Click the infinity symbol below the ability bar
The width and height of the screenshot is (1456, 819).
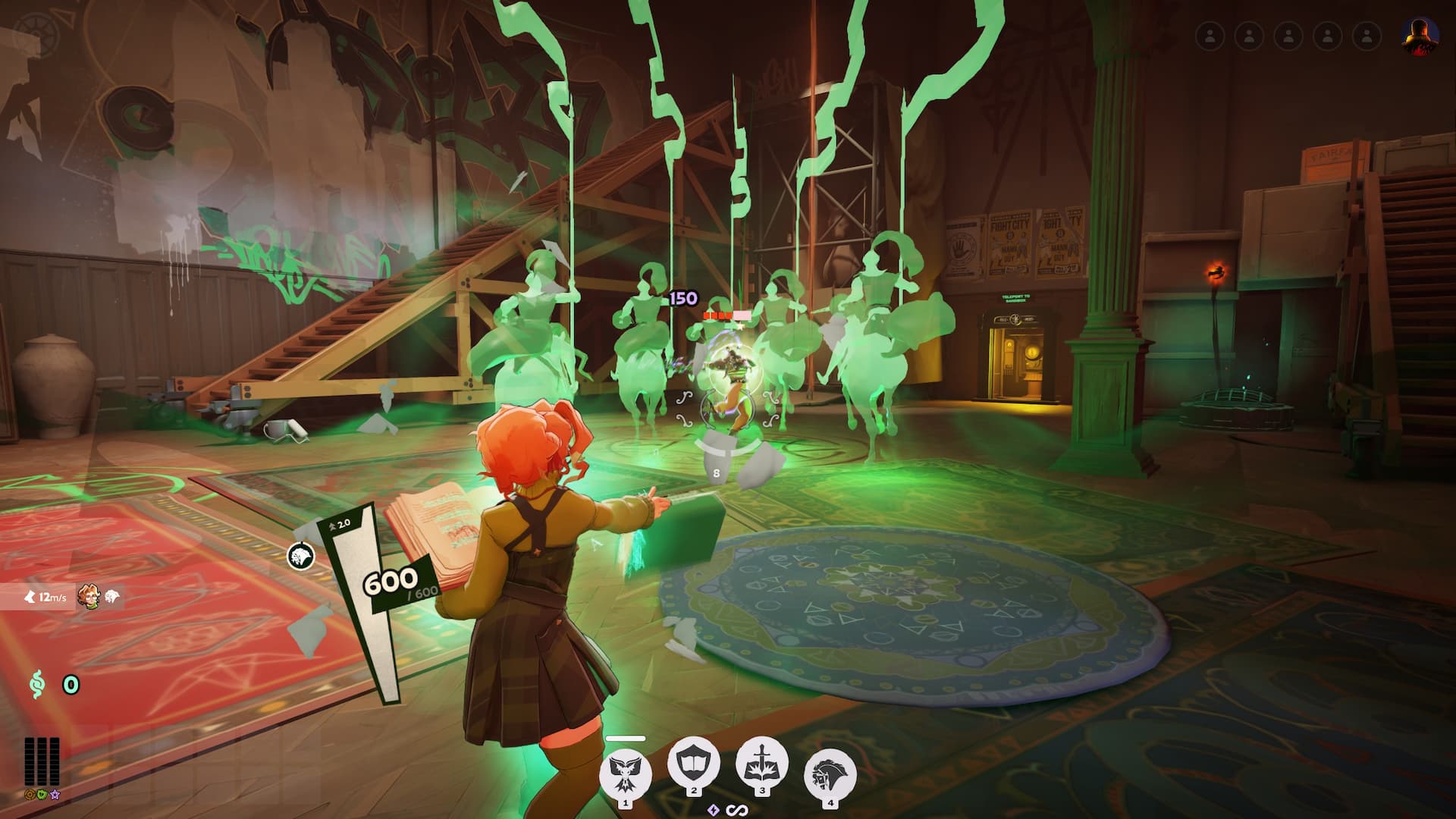(x=737, y=811)
